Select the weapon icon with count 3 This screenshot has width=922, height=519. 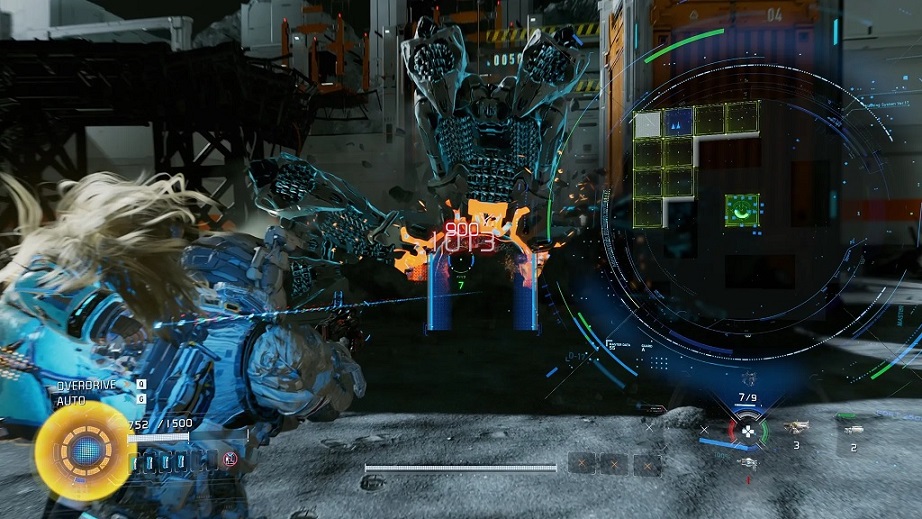click(x=796, y=428)
